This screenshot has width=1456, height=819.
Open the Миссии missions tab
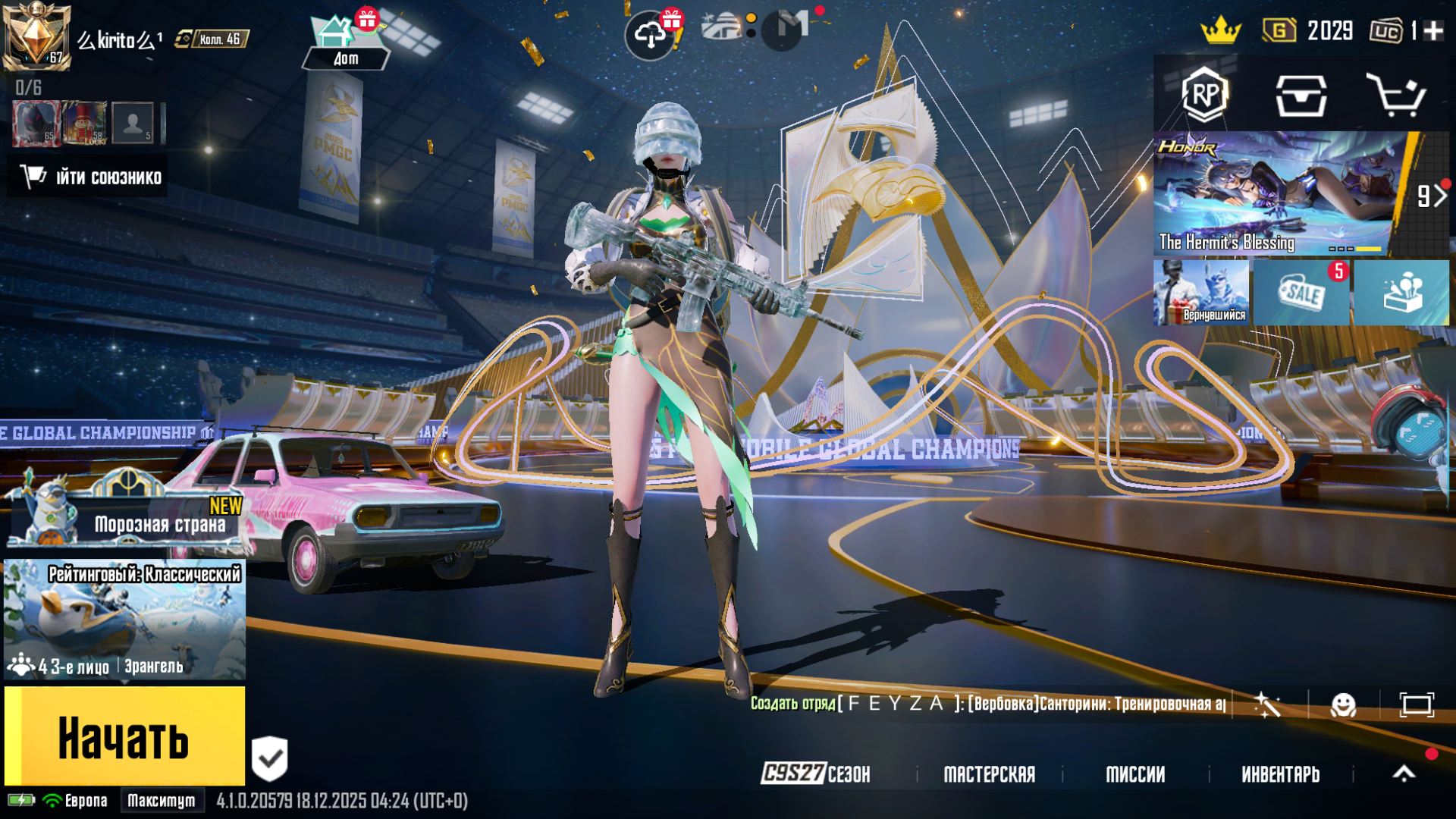point(1135,774)
